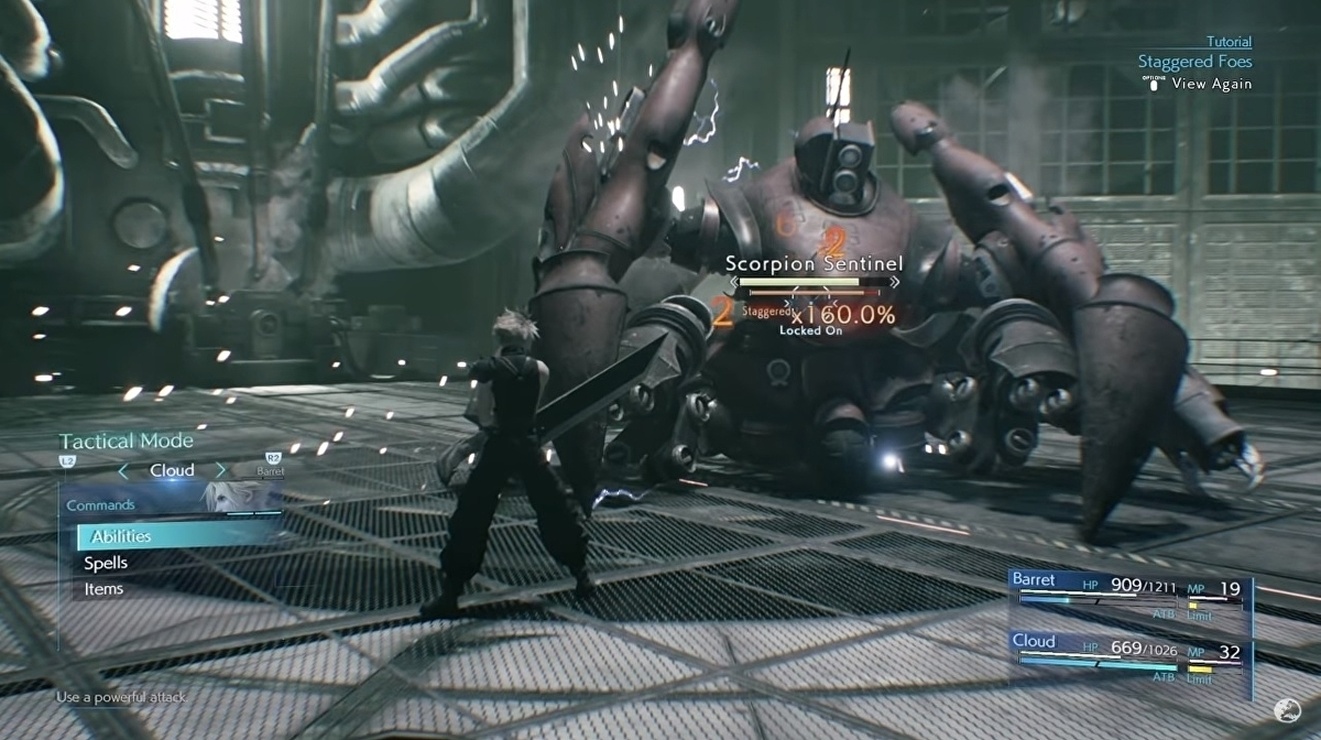Click the R2 button icon next to Barret
Screen dimensions: 1321x740
273,457
